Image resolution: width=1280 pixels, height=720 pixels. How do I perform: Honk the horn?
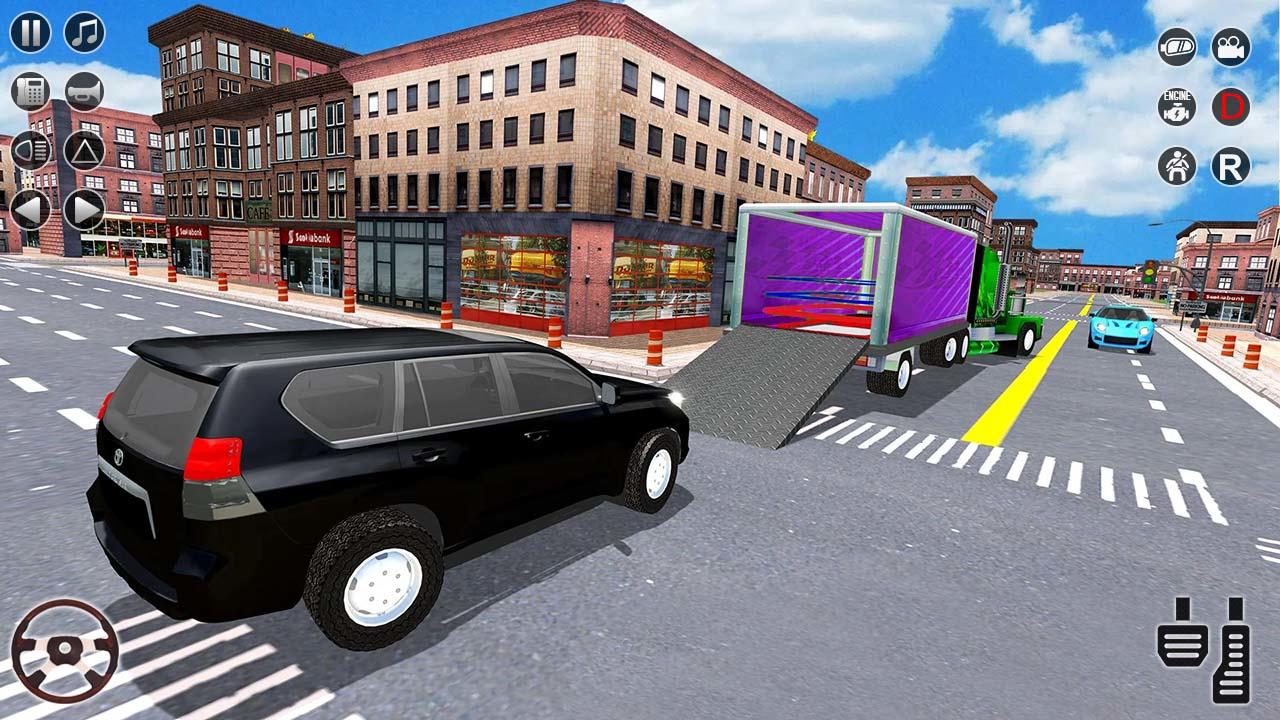point(84,91)
